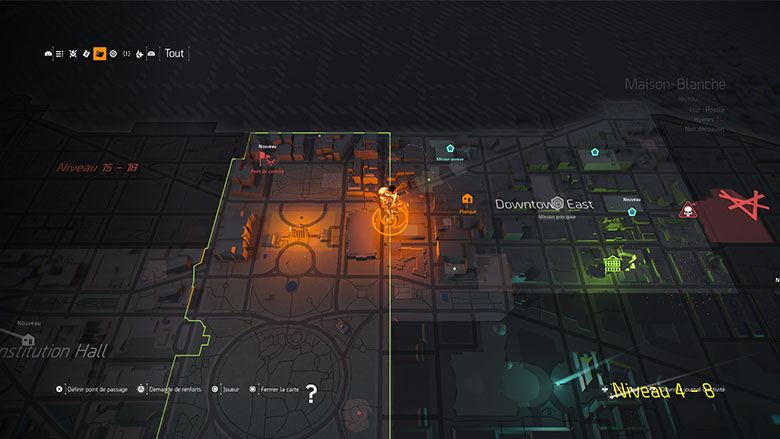Image resolution: width=780 pixels, height=439 pixels.
Task: Select the teal pentagon marker labelled Nouveau
Action: (632, 211)
